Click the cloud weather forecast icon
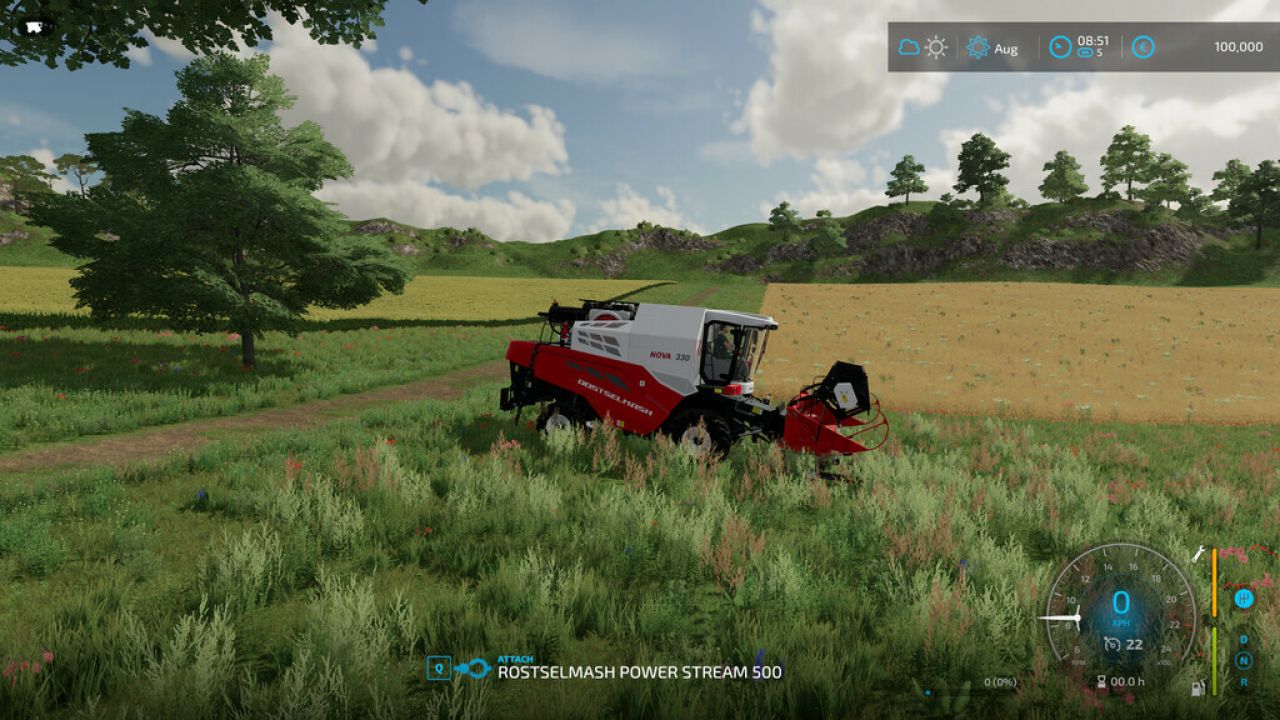Image resolution: width=1280 pixels, height=720 pixels. coord(908,46)
